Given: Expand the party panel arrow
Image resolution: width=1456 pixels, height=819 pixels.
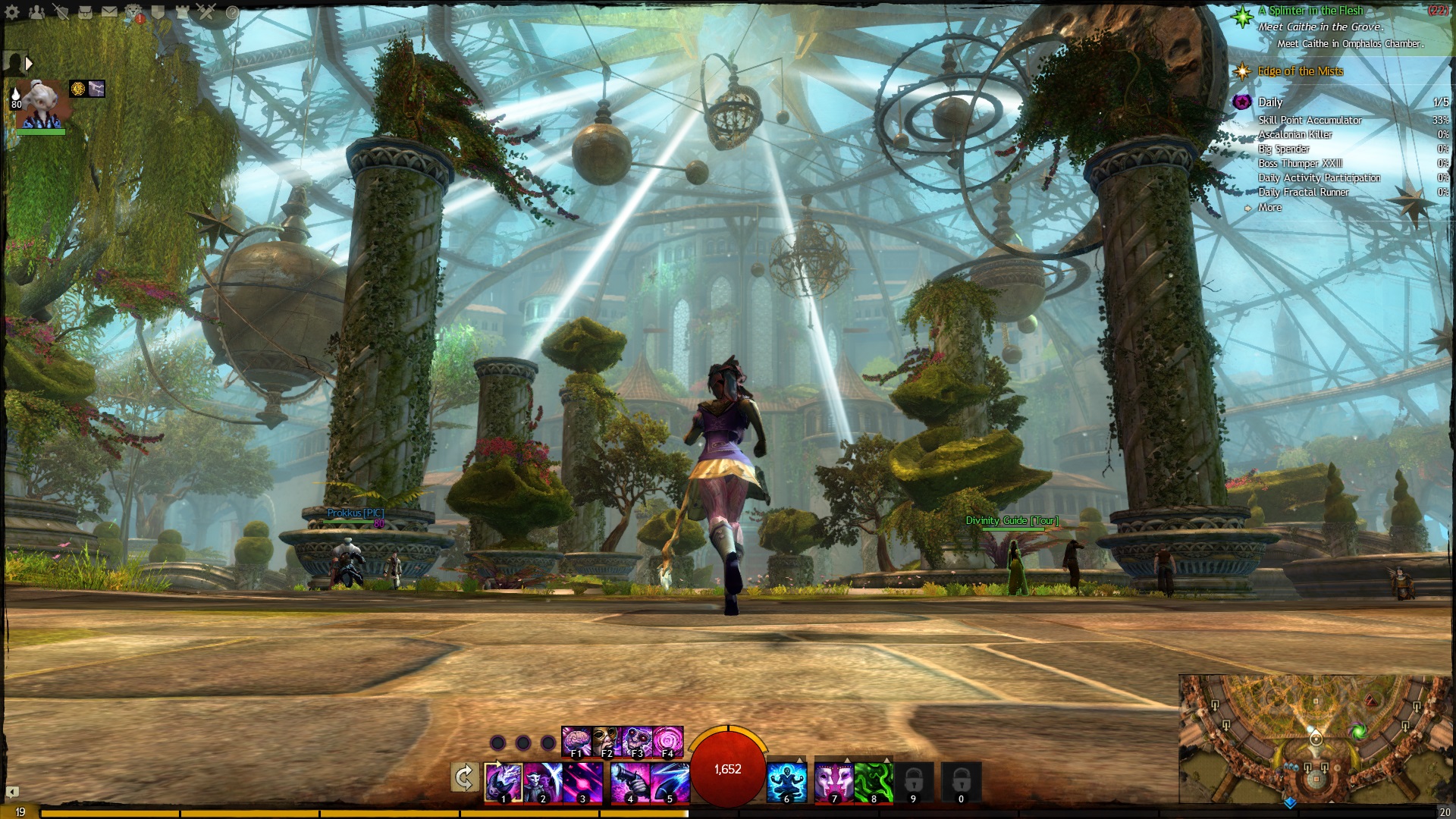Looking at the screenshot, I should click(x=29, y=64).
